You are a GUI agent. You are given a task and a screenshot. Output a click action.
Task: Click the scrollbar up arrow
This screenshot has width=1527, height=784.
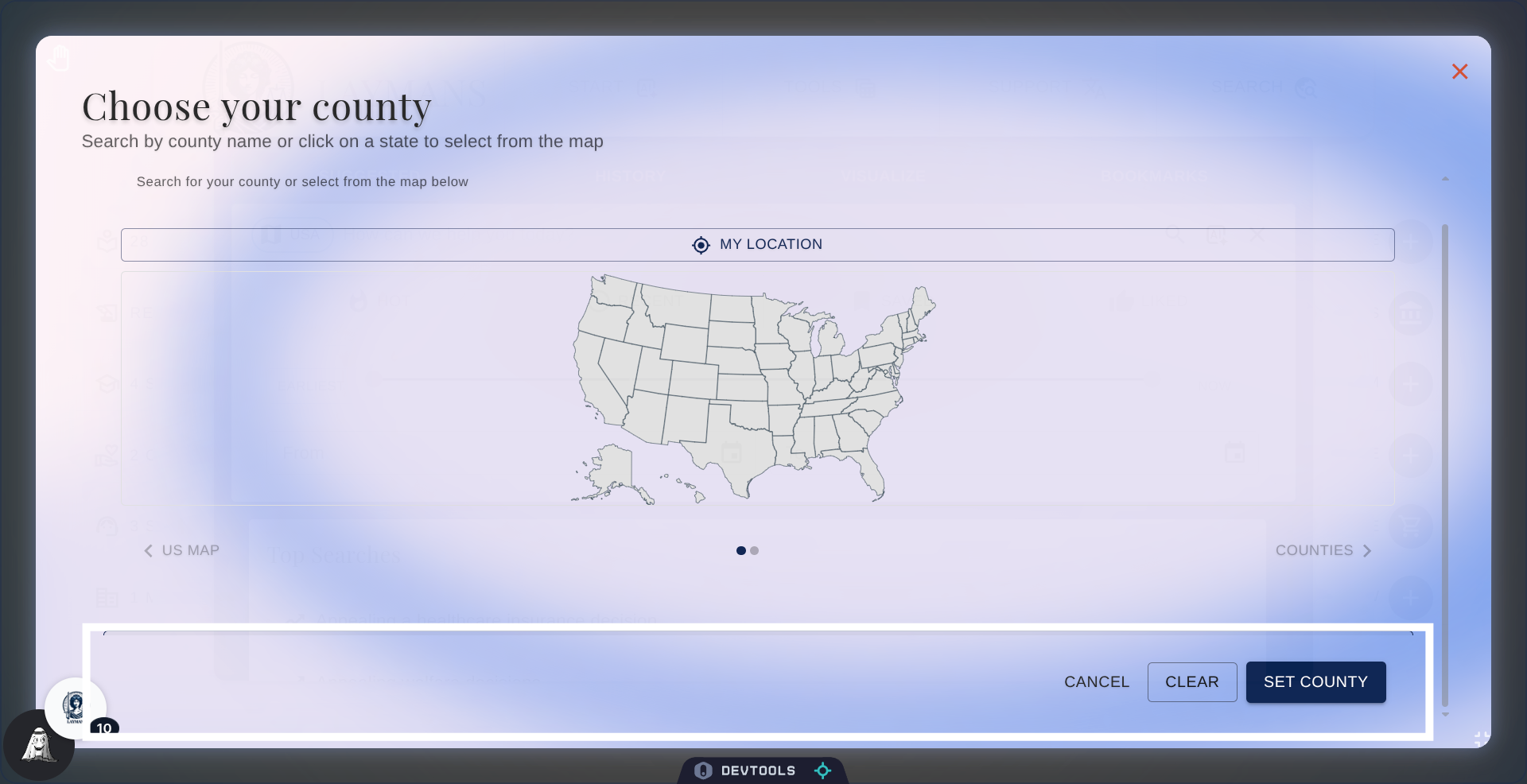[1445, 178]
